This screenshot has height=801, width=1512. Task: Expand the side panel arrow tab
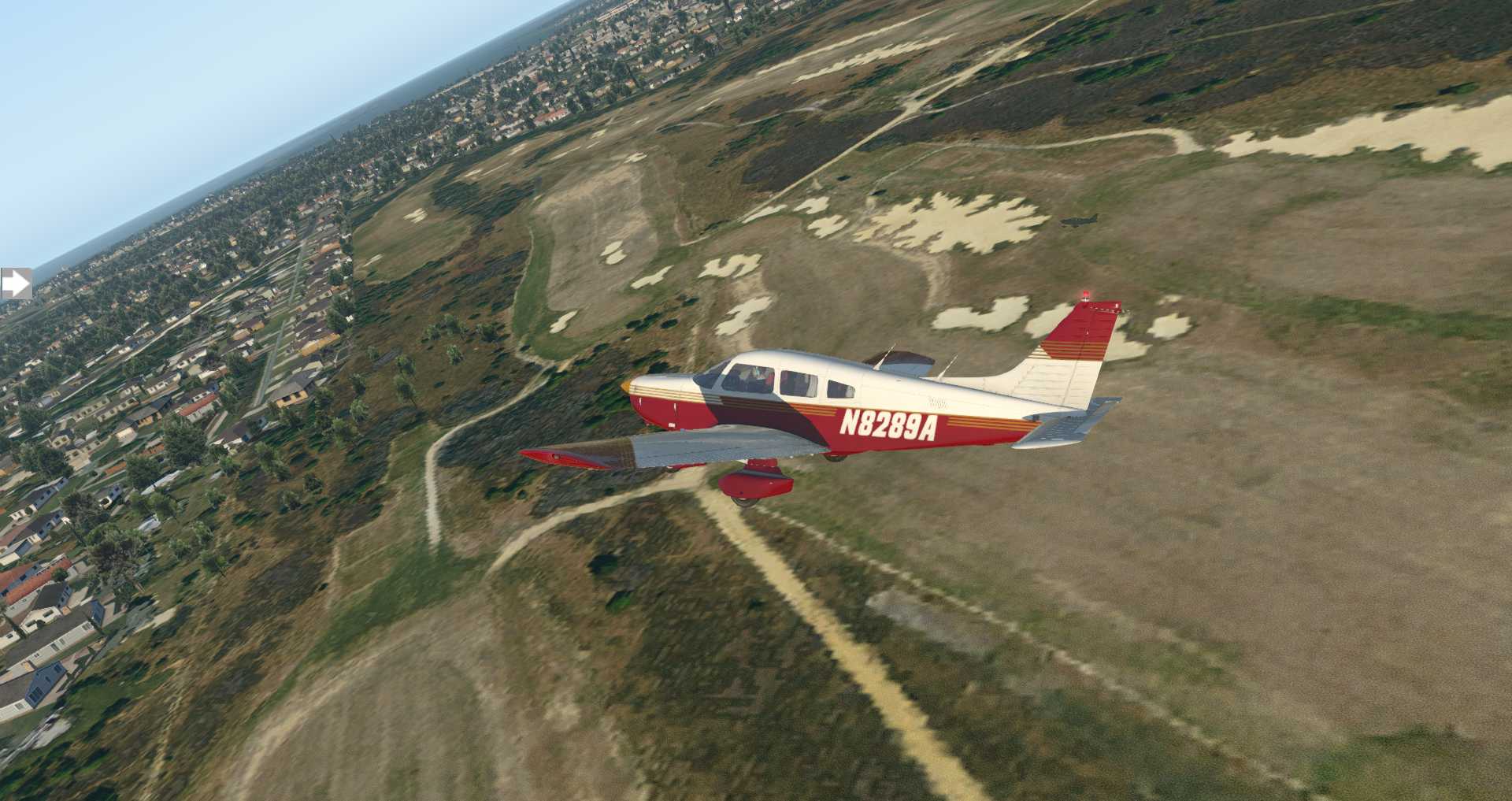coord(15,284)
